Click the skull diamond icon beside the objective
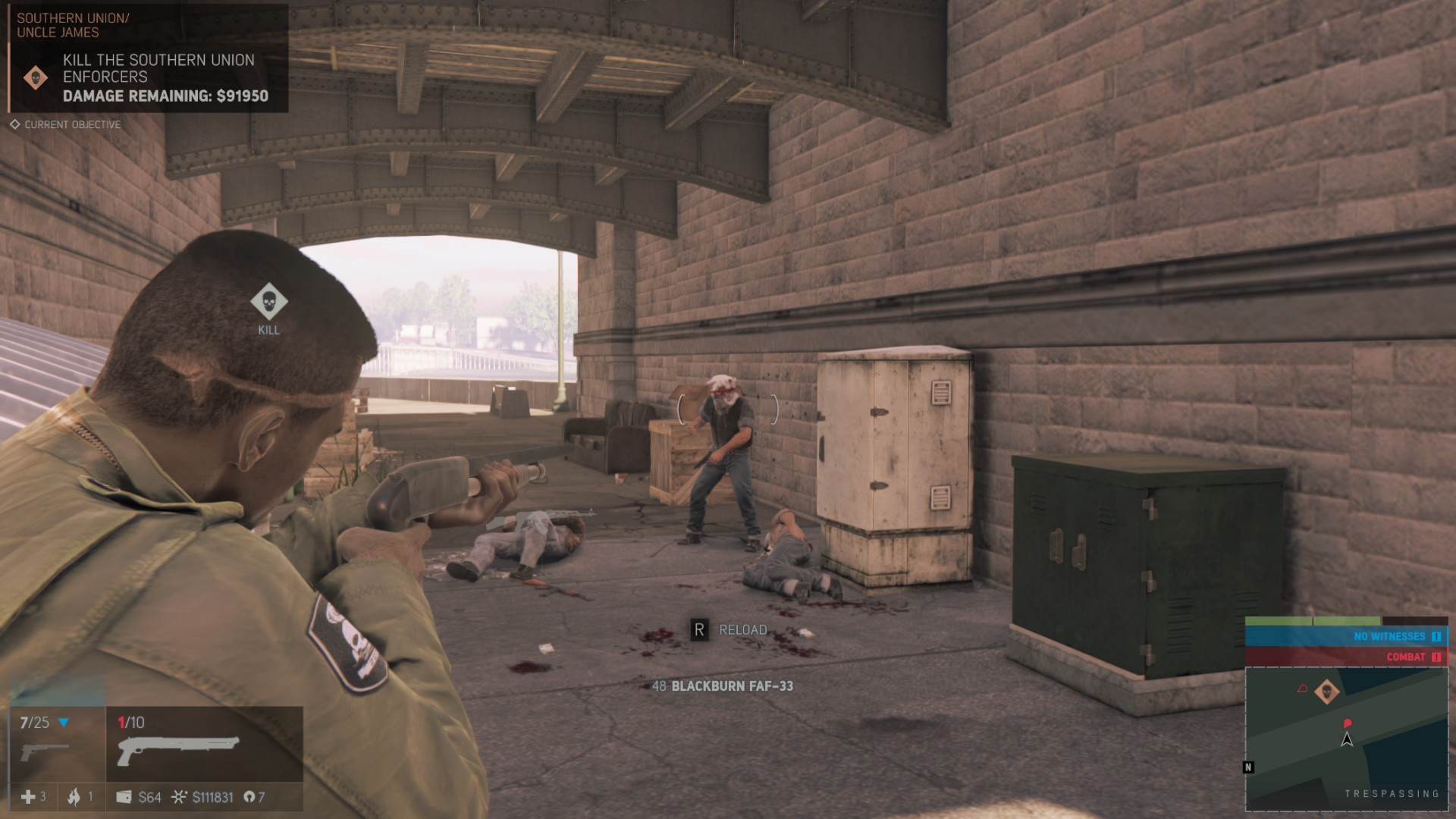Viewport: 1456px width, 819px height. [36, 77]
